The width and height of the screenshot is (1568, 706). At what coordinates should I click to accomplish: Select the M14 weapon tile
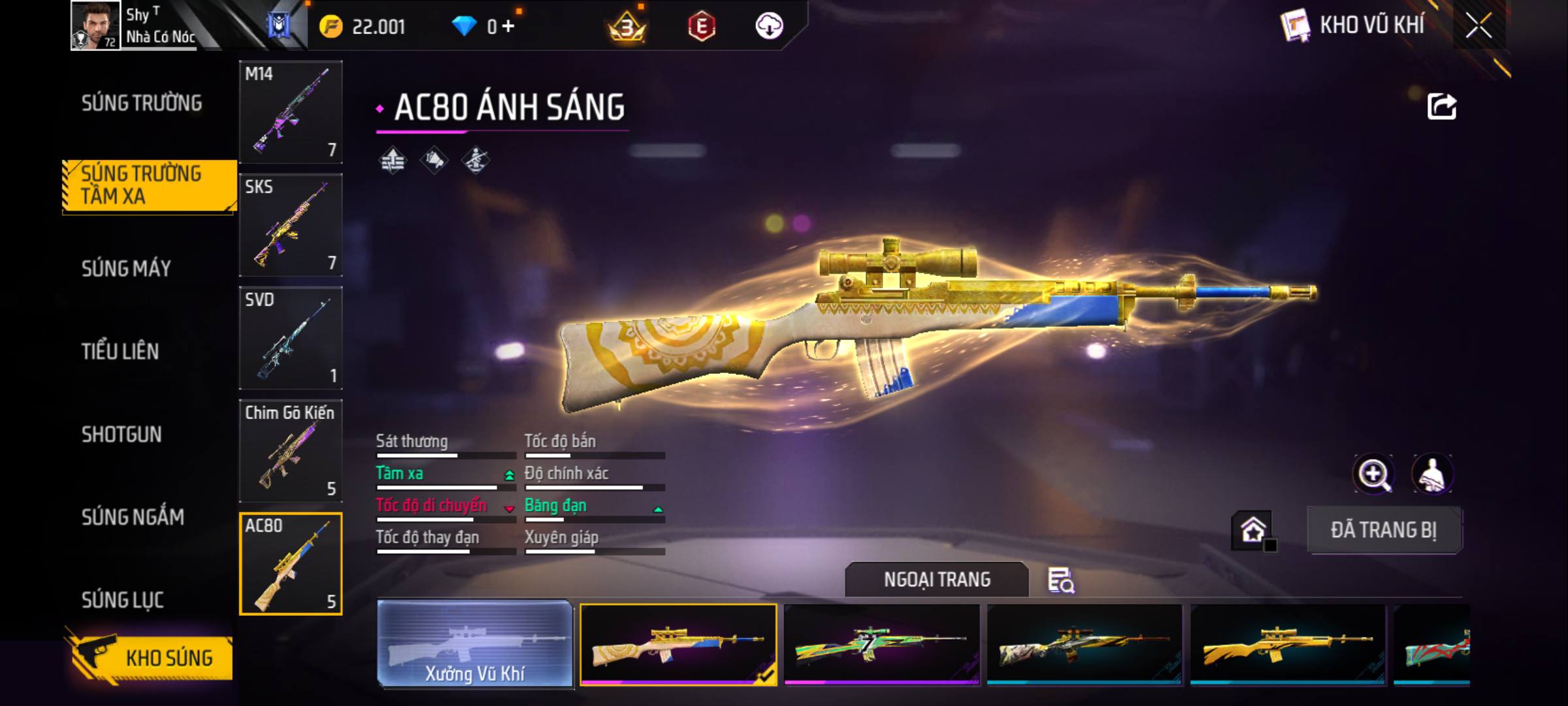click(x=291, y=112)
